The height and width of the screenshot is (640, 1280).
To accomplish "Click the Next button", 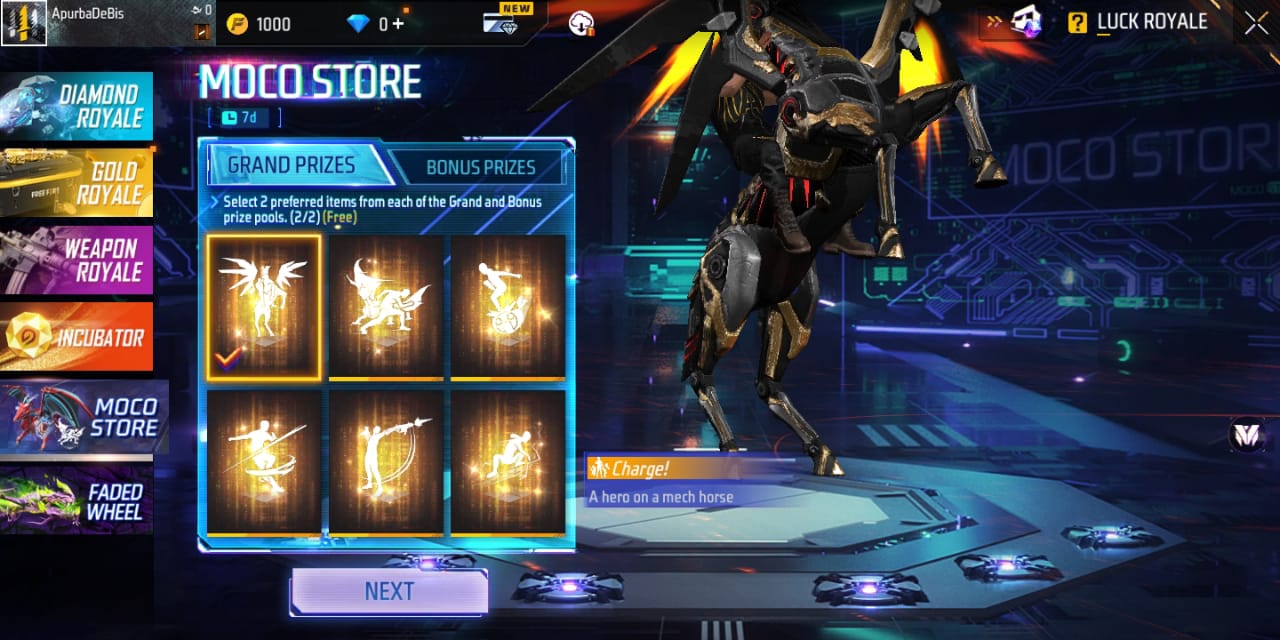I will pos(389,591).
